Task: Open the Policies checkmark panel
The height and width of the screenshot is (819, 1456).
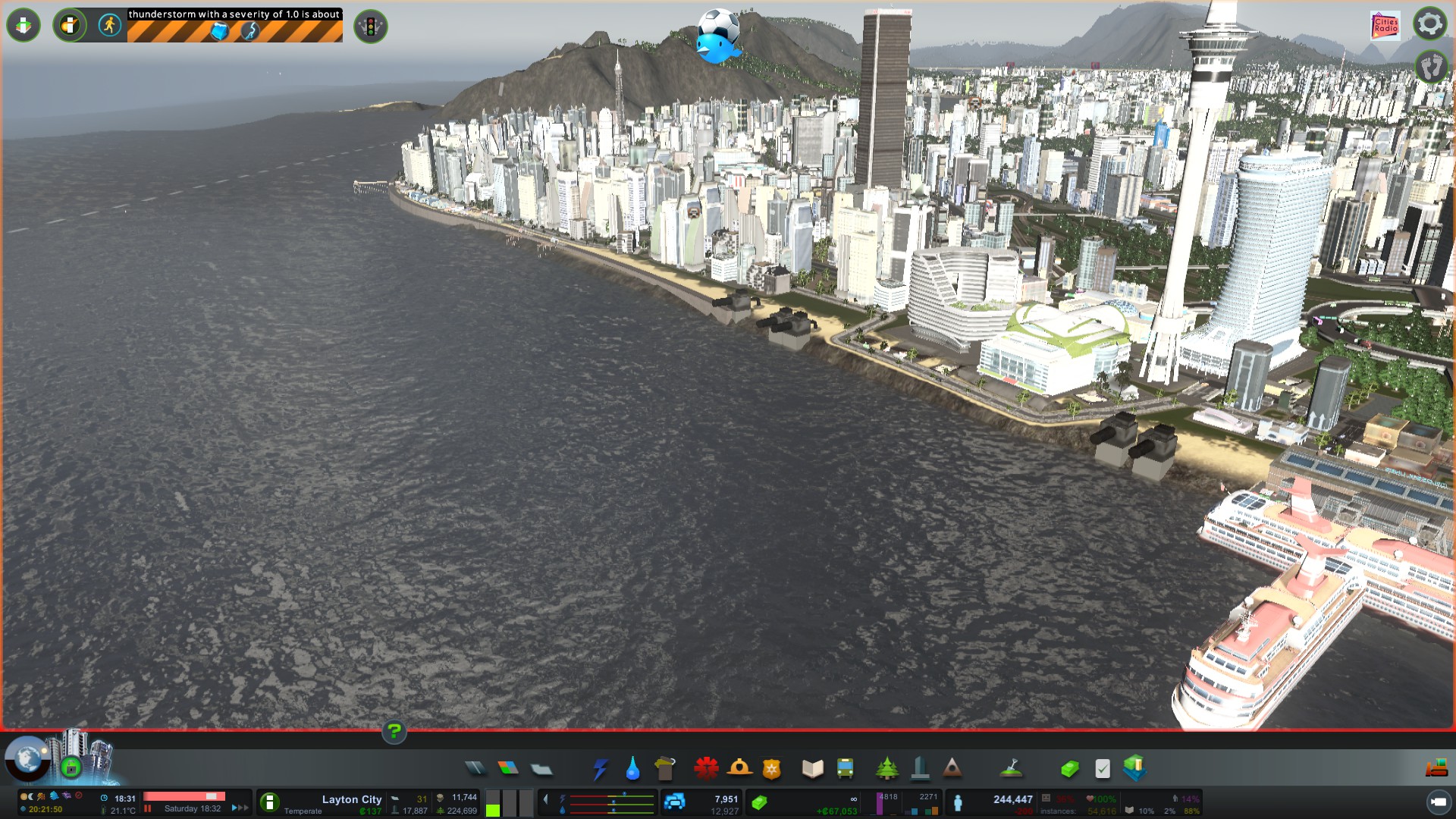Action: coord(1103,769)
